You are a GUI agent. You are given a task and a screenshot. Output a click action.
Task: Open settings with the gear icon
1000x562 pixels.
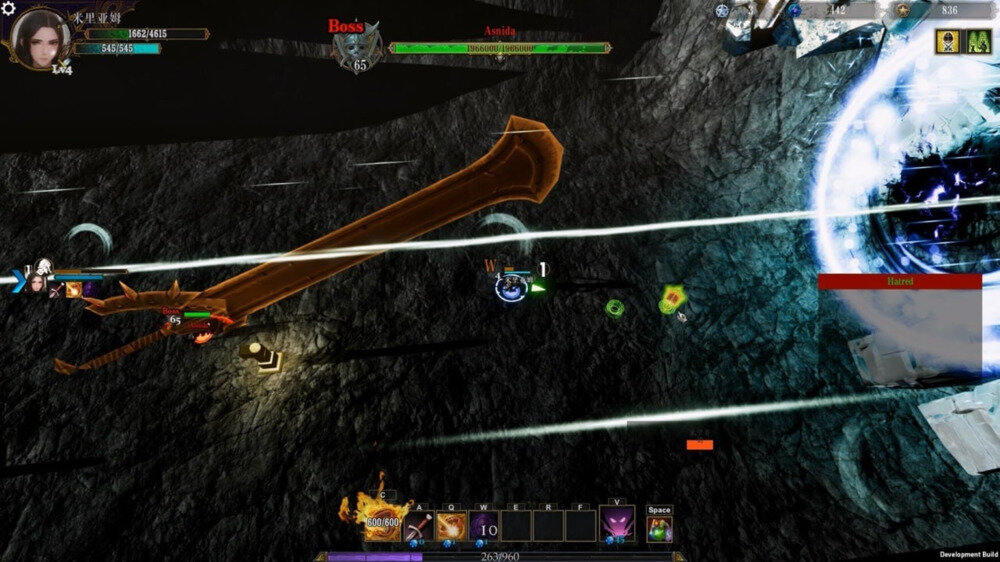pos(9,8)
